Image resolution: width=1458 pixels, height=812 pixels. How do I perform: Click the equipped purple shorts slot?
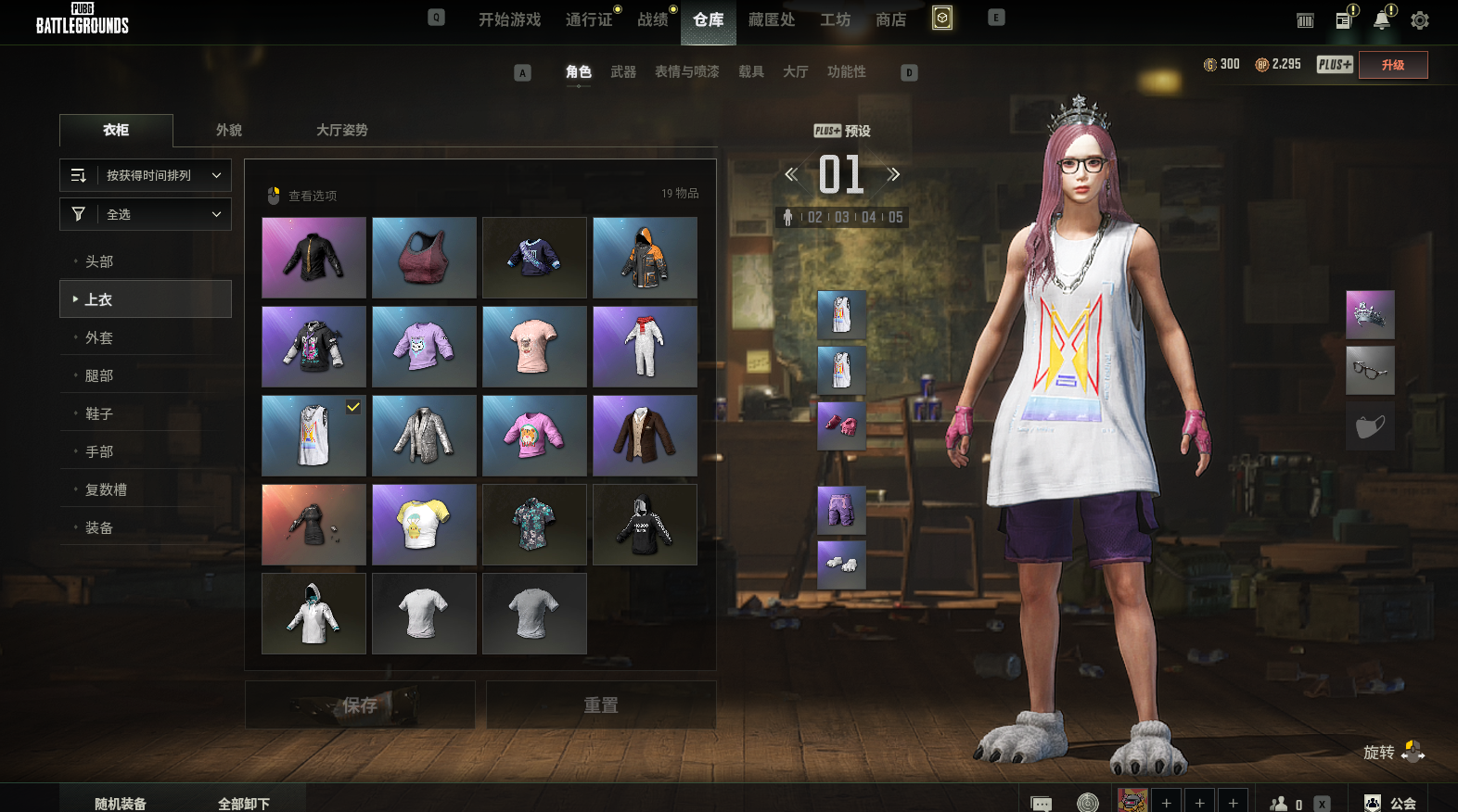[x=841, y=510]
